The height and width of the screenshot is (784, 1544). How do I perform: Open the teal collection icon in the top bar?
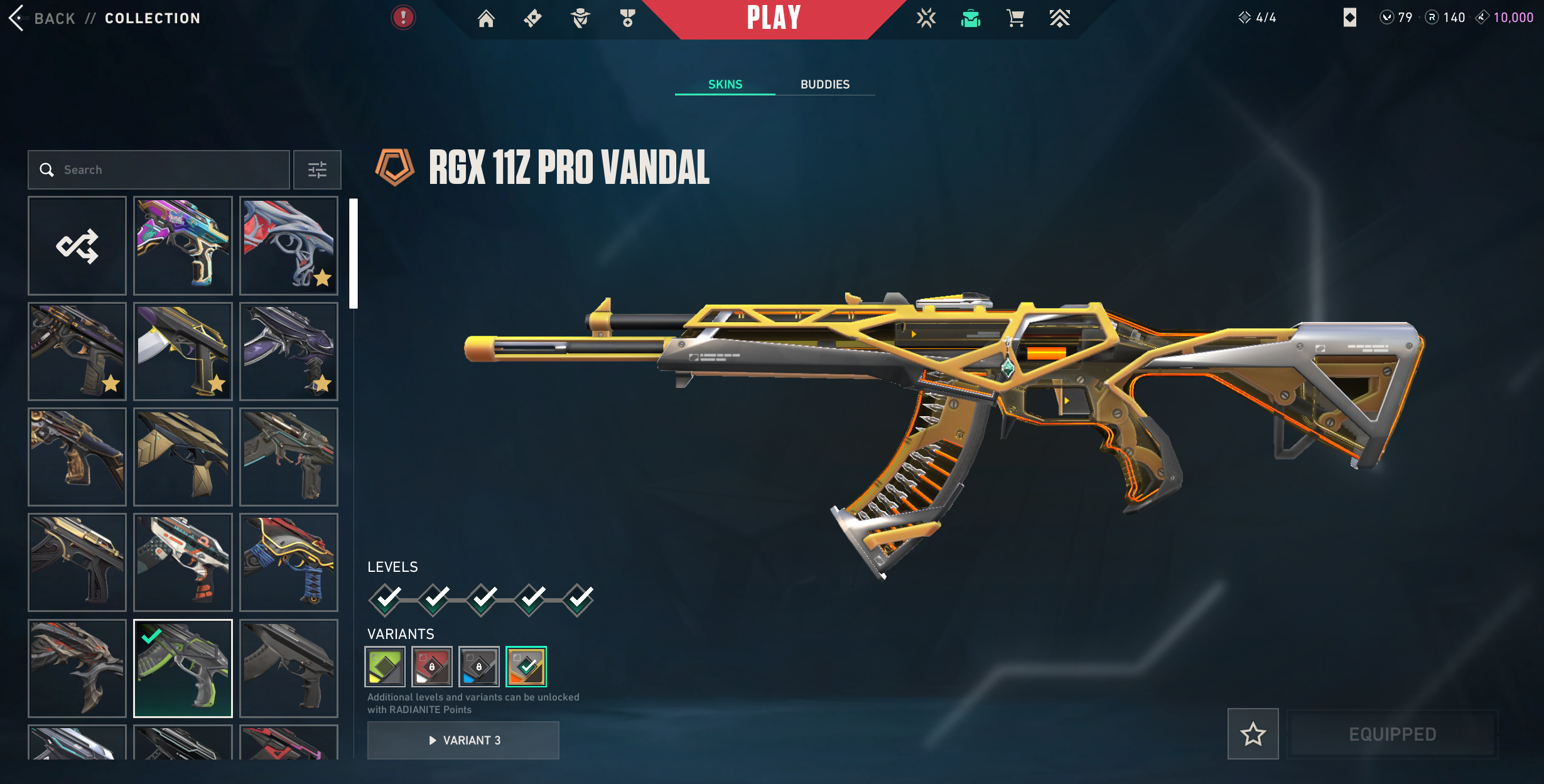tap(971, 19)
